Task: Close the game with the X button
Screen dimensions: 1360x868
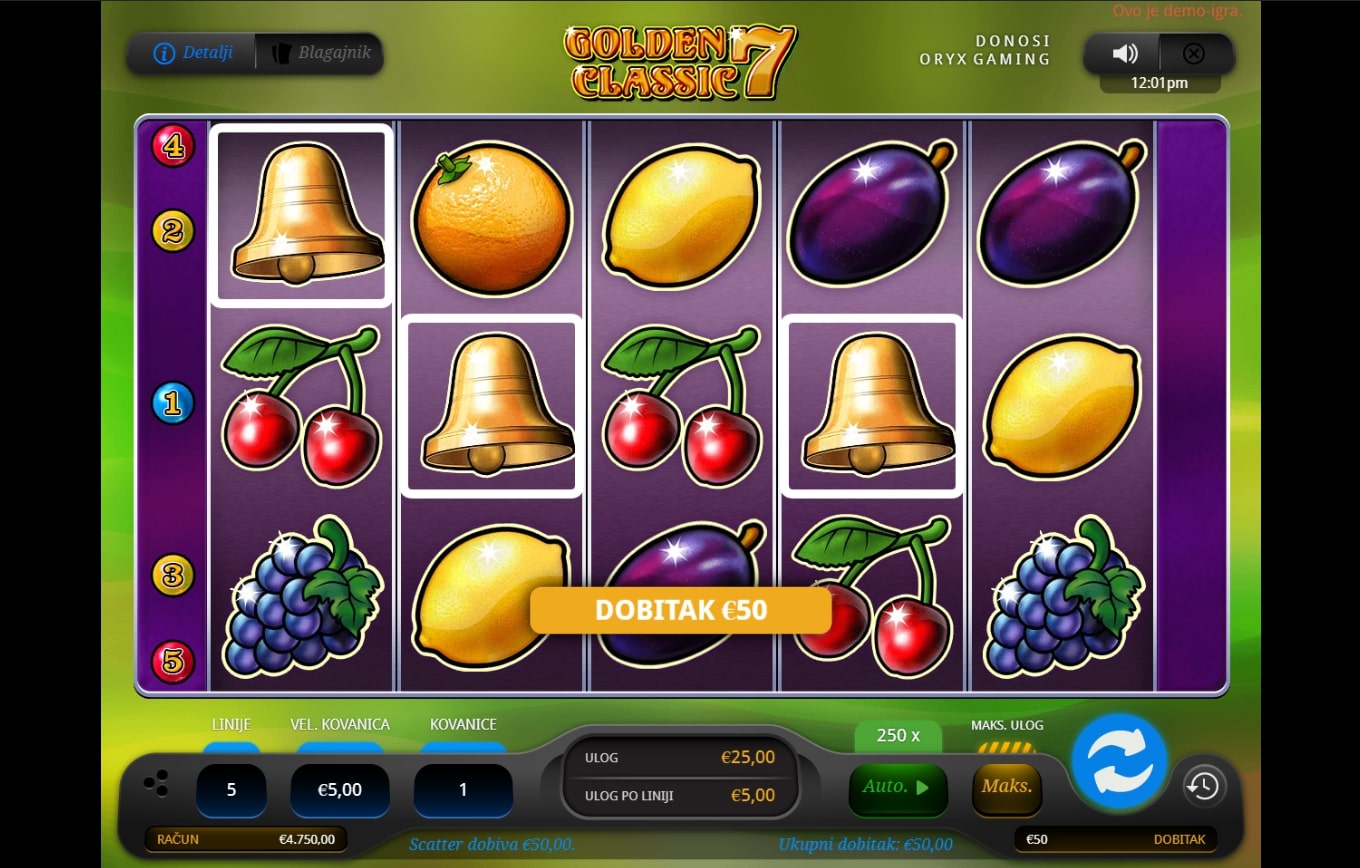Action: coord(1193,54)
